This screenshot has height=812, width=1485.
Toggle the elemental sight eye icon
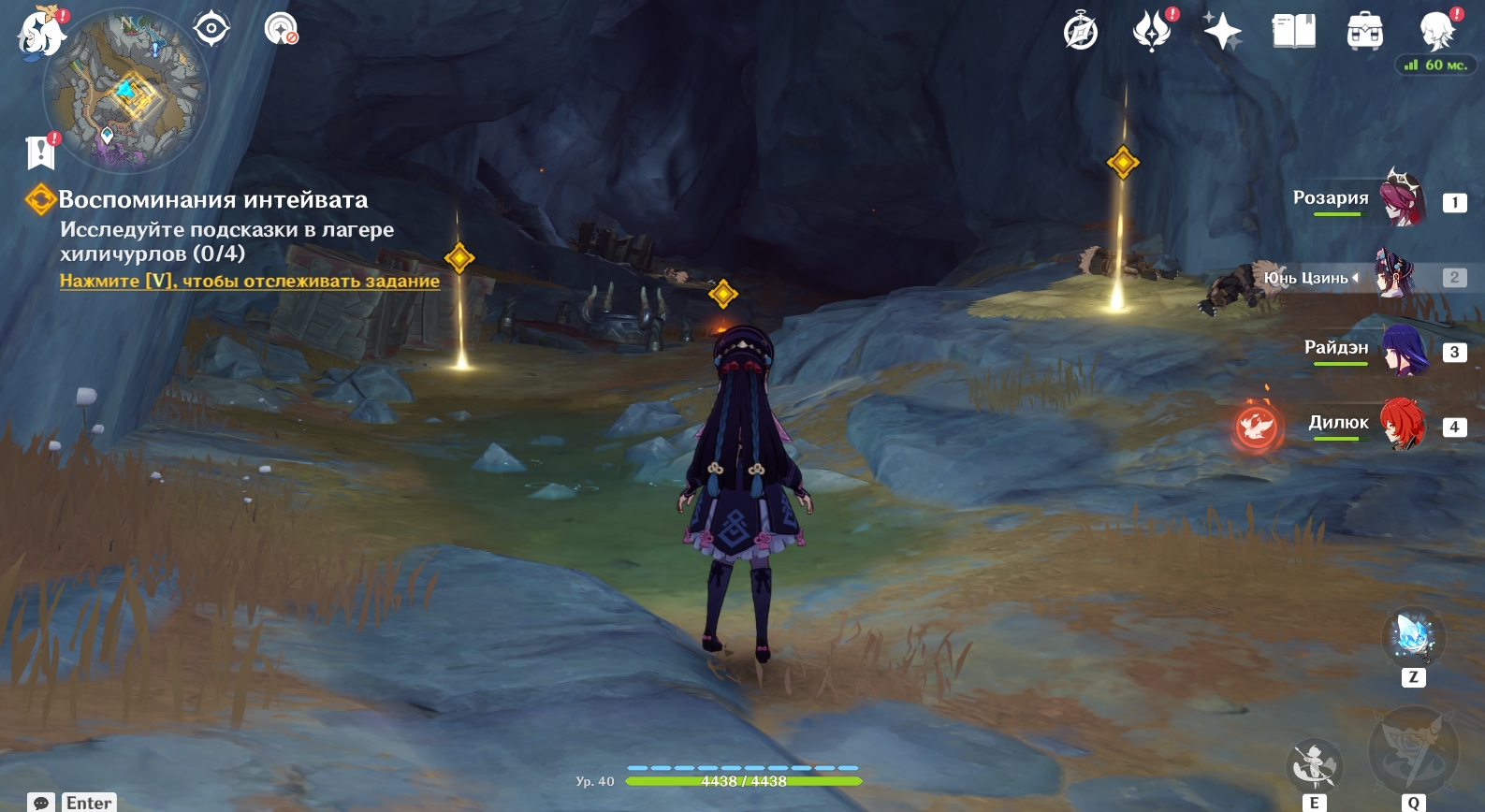[211, 29]
